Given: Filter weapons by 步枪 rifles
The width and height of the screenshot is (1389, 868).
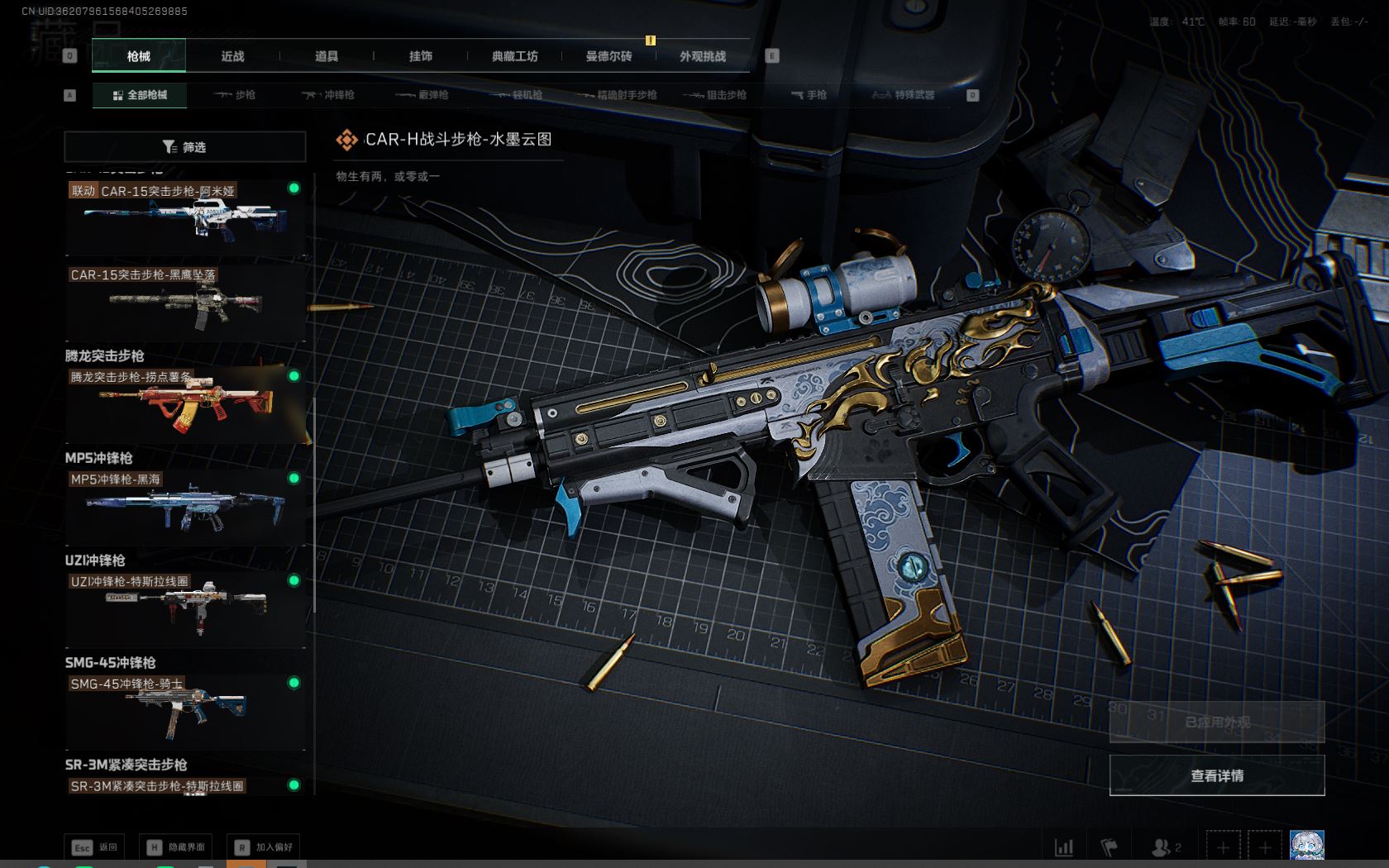Looking at the screenshot, I should (x=235, y=95).
